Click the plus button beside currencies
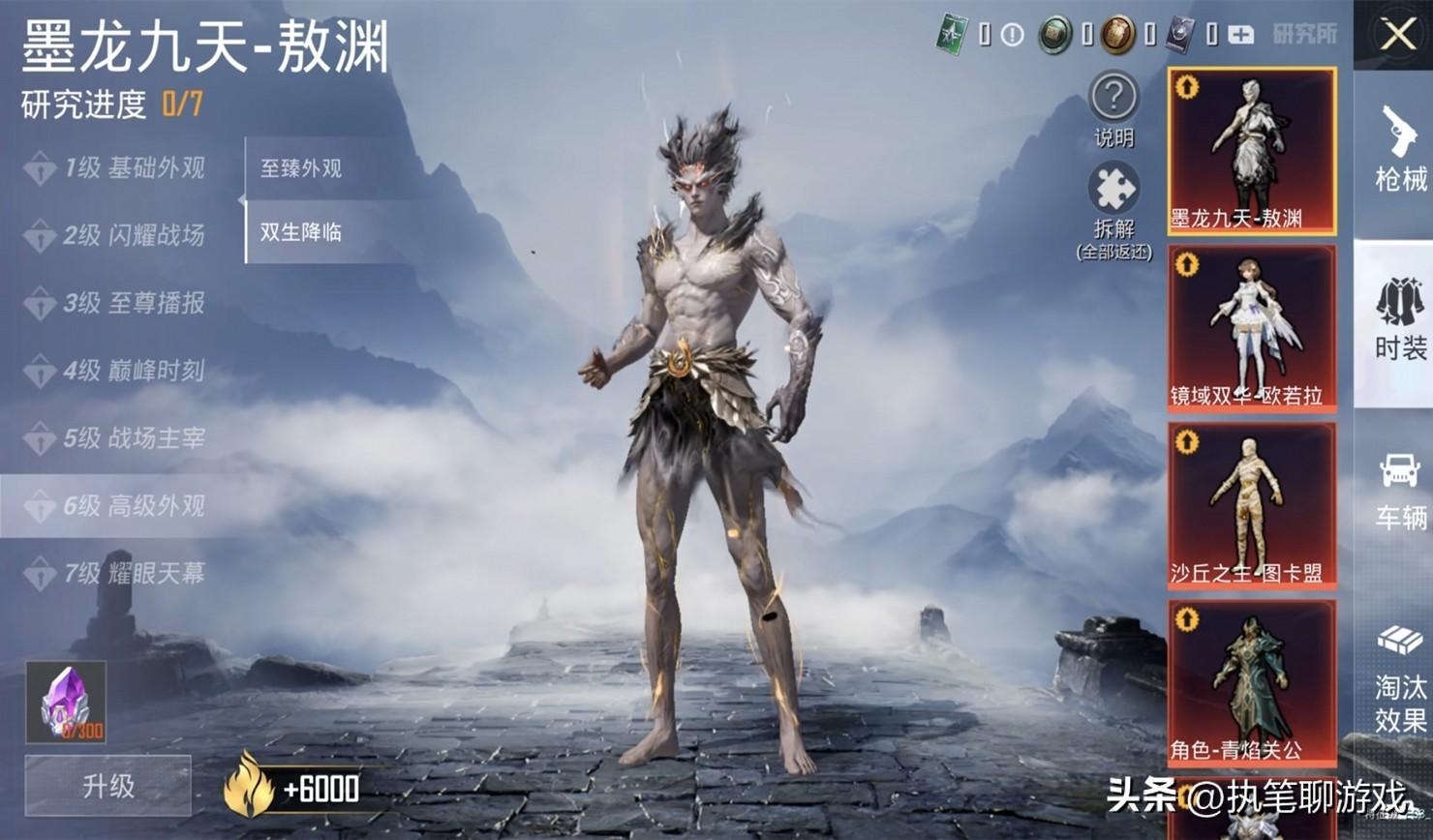 pos(1240,36)
